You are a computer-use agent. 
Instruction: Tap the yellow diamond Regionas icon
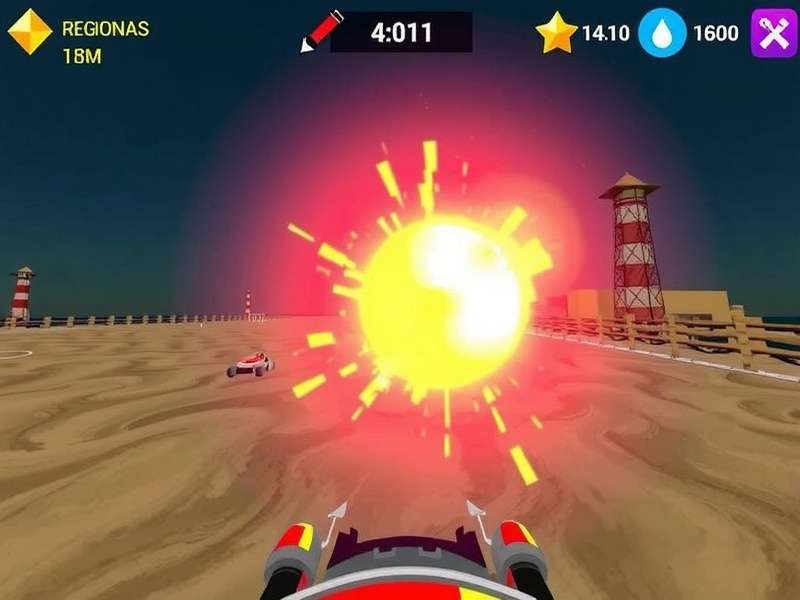point(30,32)
